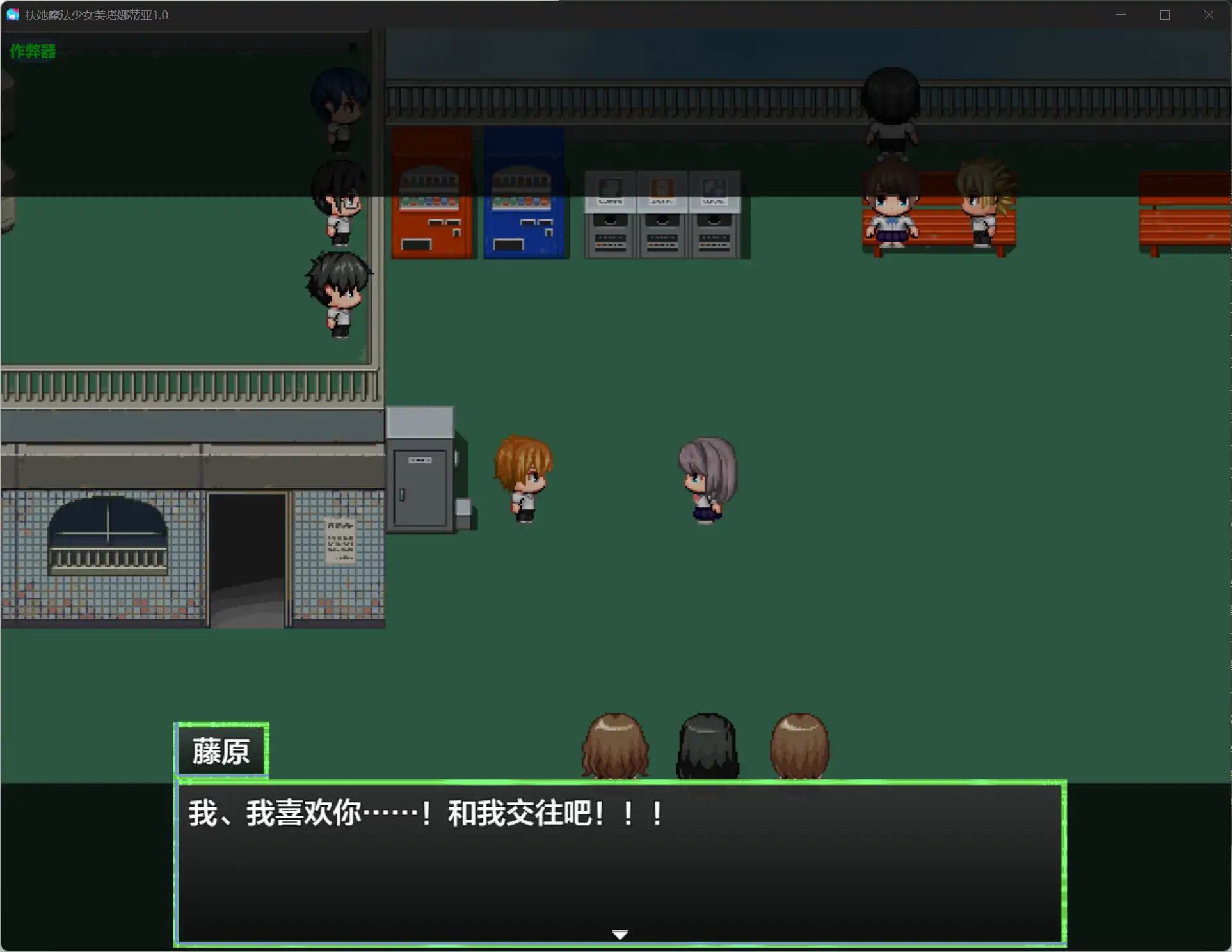Screen dimensions: 1232x952
Task: Click the 藤原 name plate
Action: (221, 750)
